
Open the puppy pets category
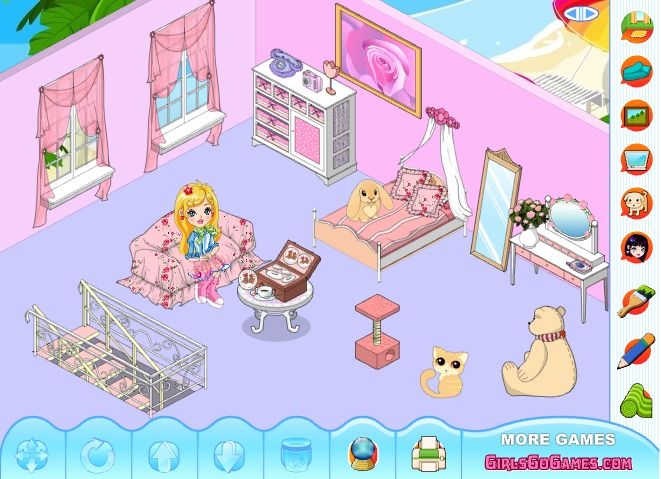tap(634, 203)
